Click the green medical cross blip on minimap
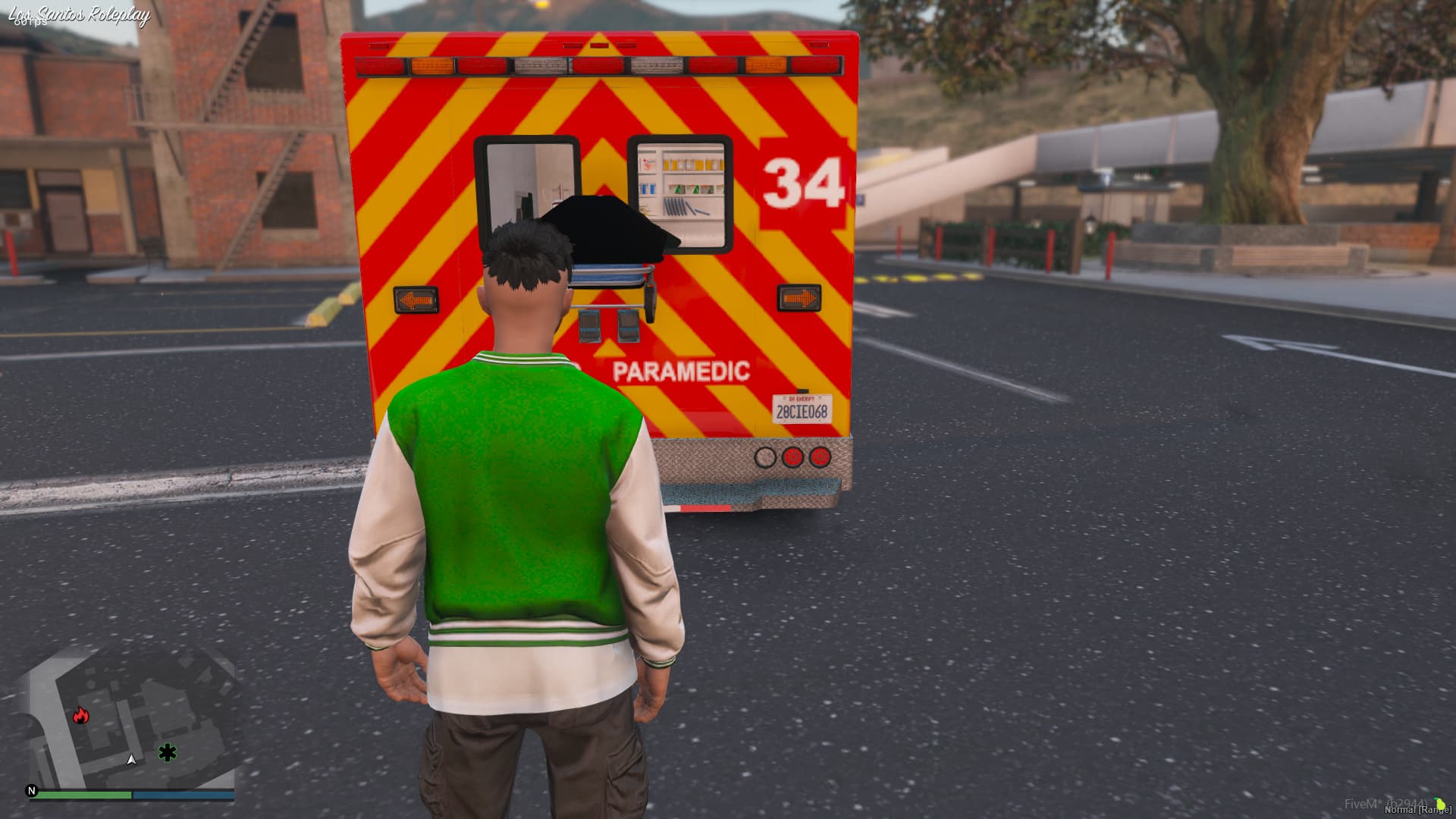 point(167,751)
